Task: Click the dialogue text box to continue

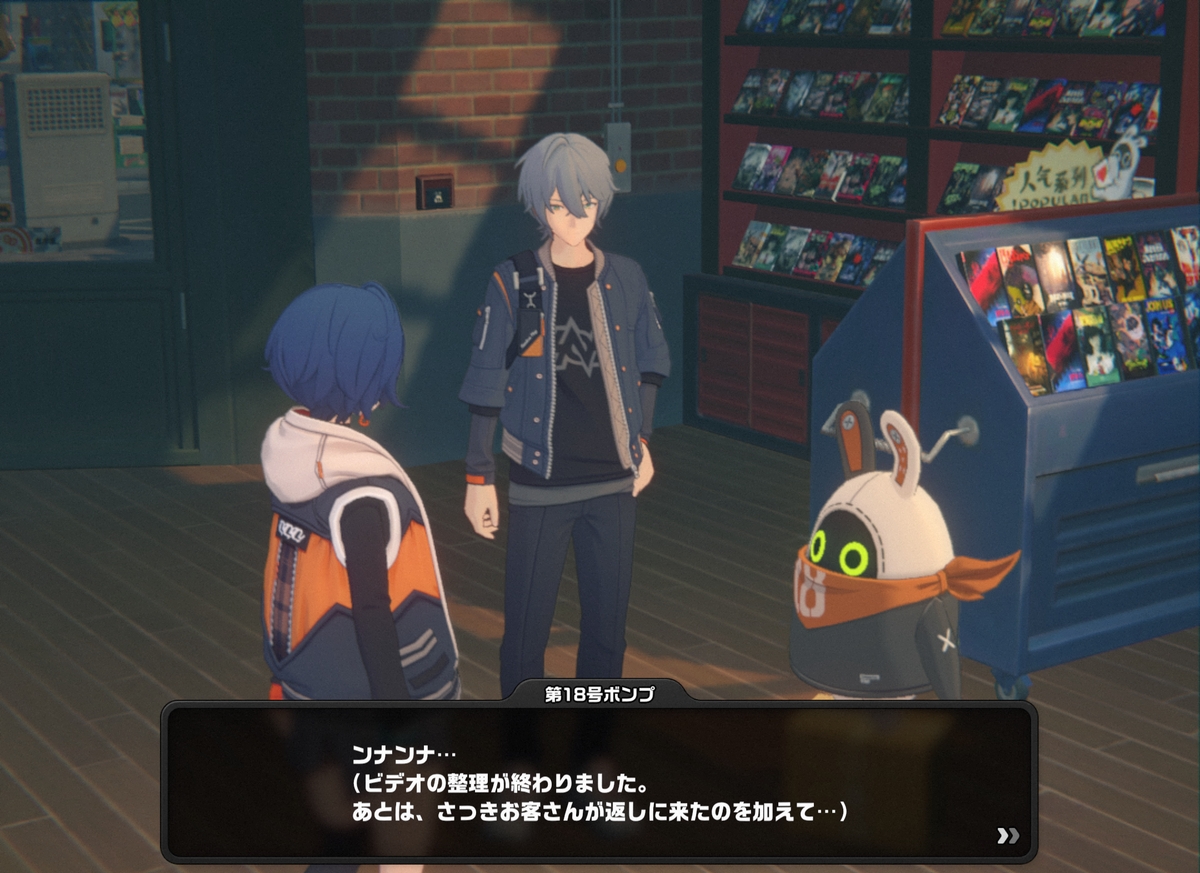Action: pyautogui.click(x=598, y=780)
